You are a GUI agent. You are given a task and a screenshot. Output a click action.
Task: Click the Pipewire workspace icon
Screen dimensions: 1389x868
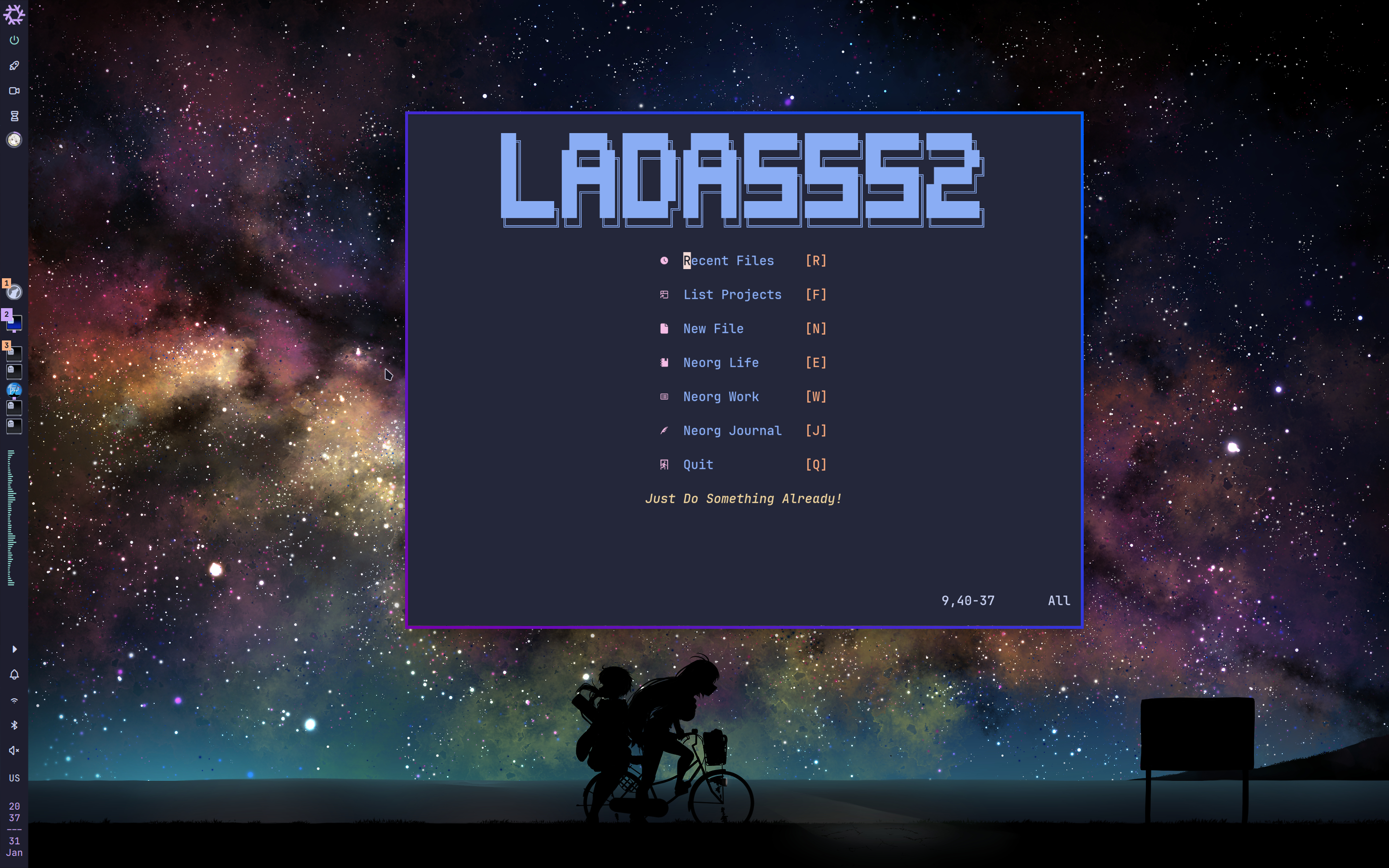tap(14, 389)
